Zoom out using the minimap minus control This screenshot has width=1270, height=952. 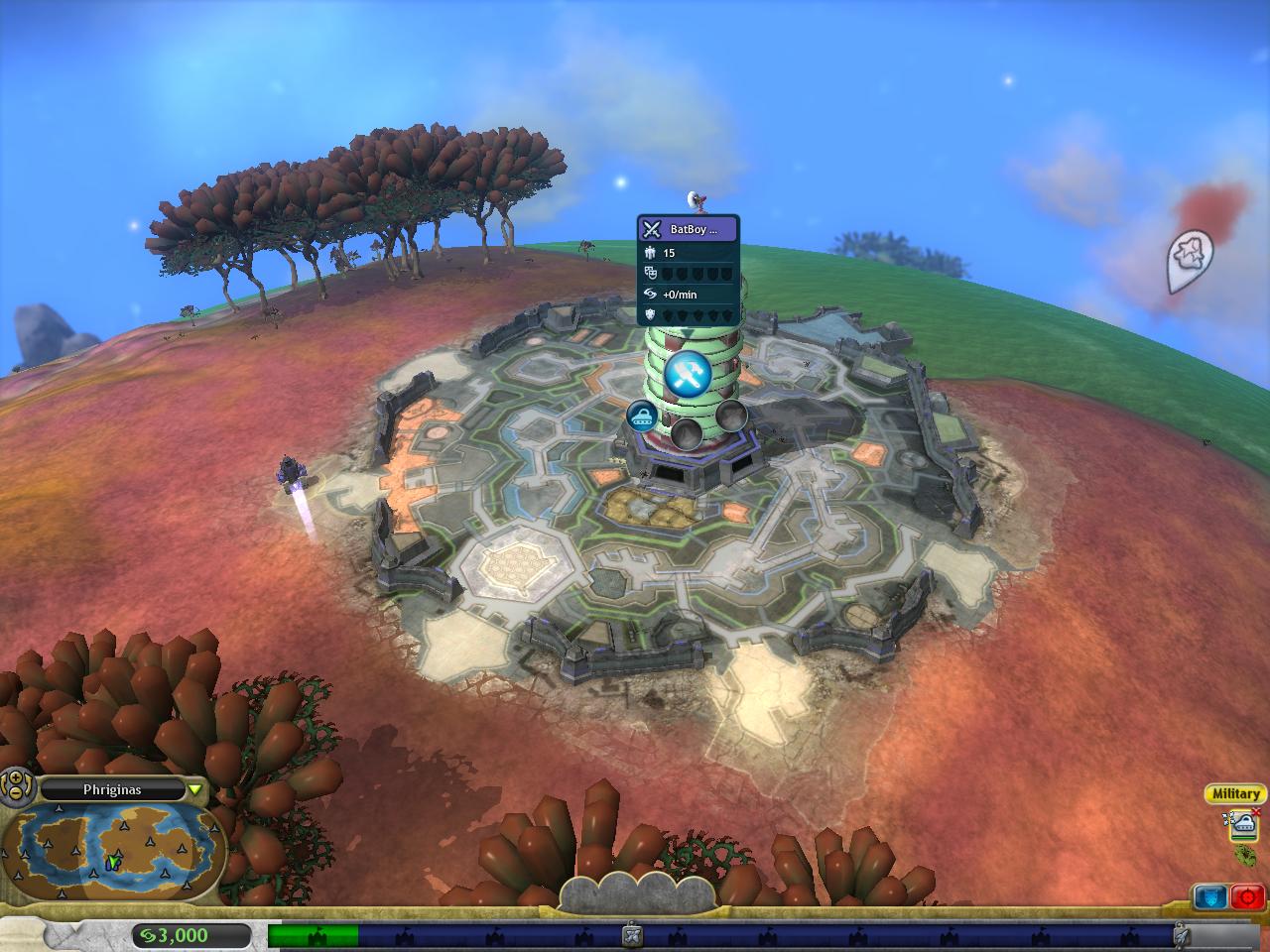[x=15, y=792]
